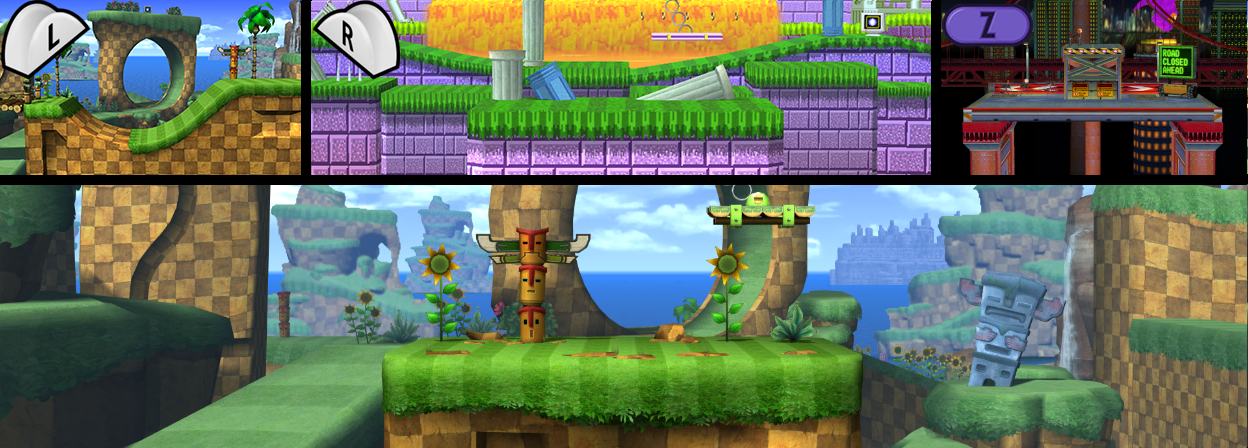Pick the Road Closed Ahead night stage thumbnail
The height and width of the screenshot is (448, 1248).
tap(1094, 88)
